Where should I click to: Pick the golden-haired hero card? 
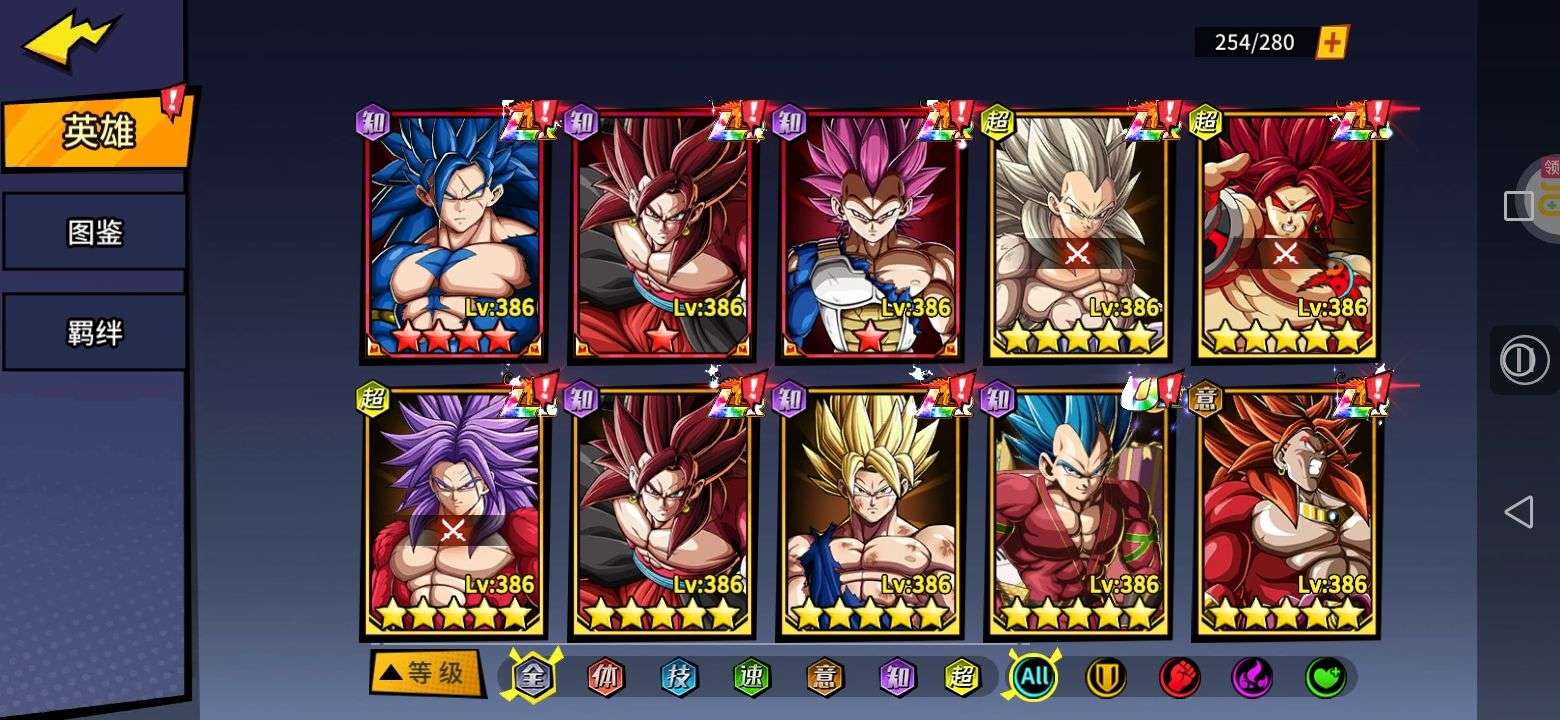coord(870,512)
